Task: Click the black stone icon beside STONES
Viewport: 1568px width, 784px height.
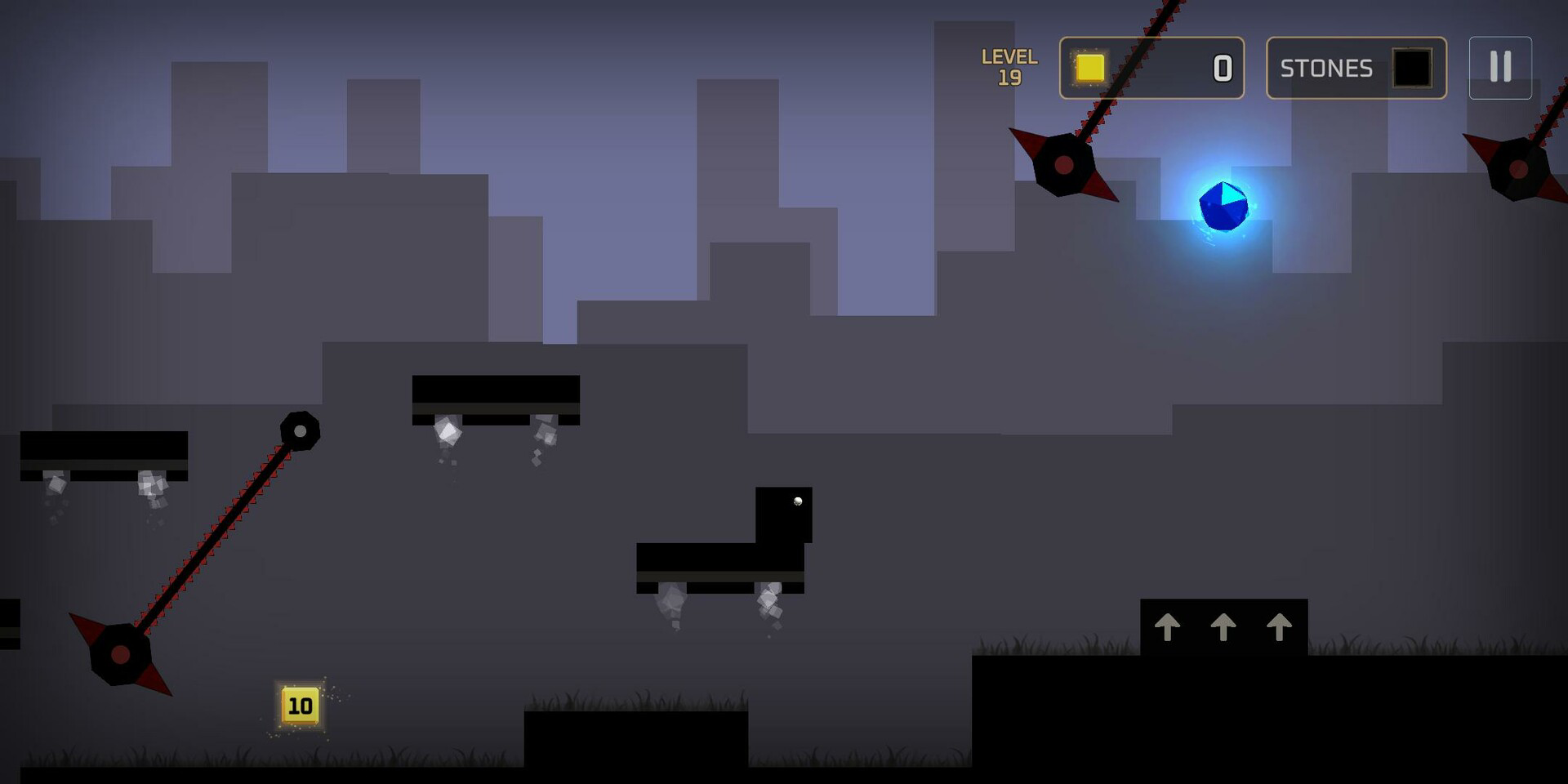Action: (x=1412, y=69)
